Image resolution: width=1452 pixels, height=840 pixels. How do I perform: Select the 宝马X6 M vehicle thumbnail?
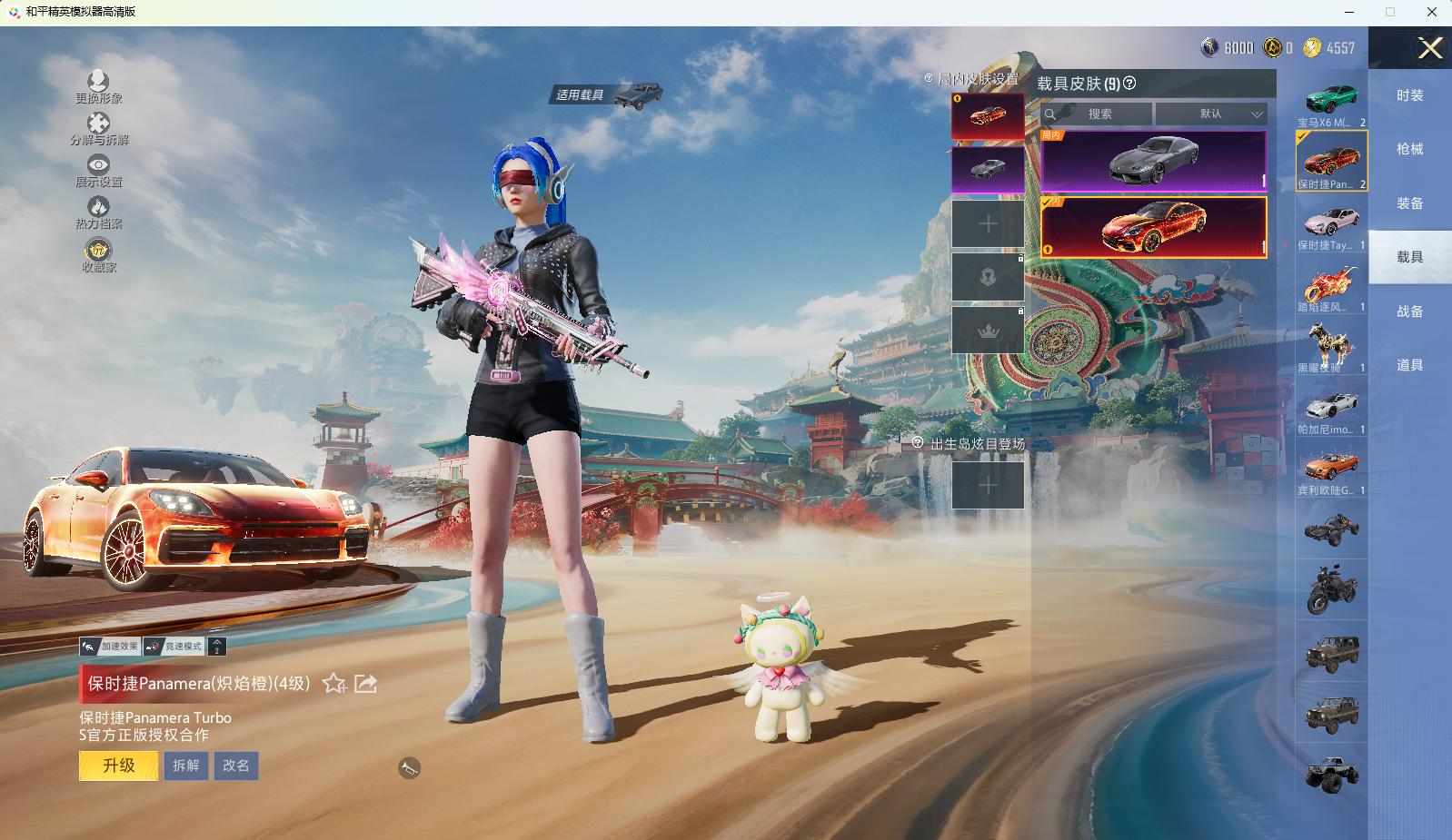click(1331, 103)
